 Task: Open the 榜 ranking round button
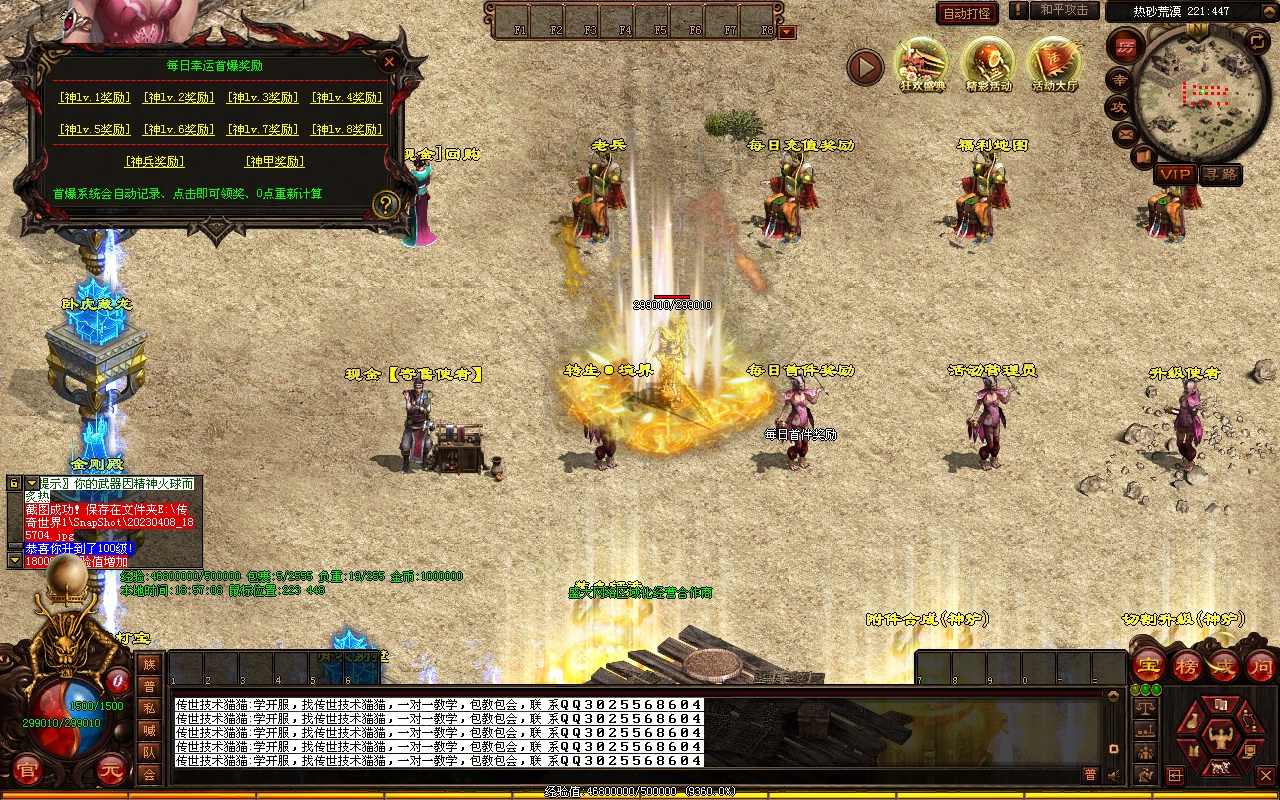[1187, 665]
